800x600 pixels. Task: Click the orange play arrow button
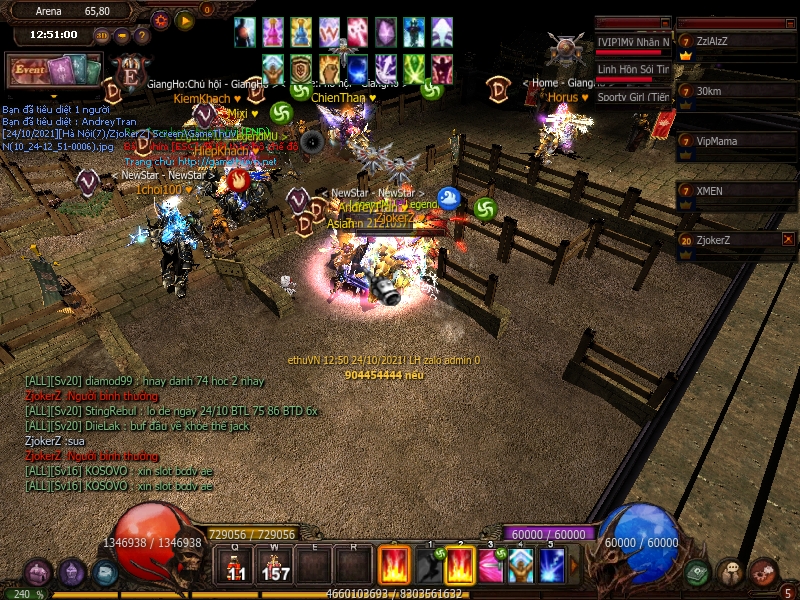pyautogui.click(x=185, y=20)
